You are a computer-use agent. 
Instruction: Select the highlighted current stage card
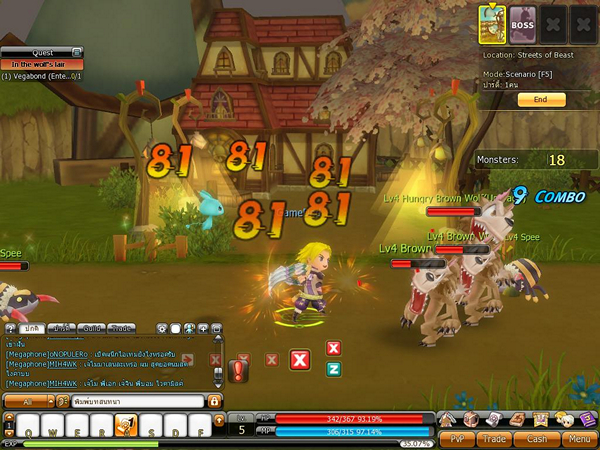pos(492,22)
